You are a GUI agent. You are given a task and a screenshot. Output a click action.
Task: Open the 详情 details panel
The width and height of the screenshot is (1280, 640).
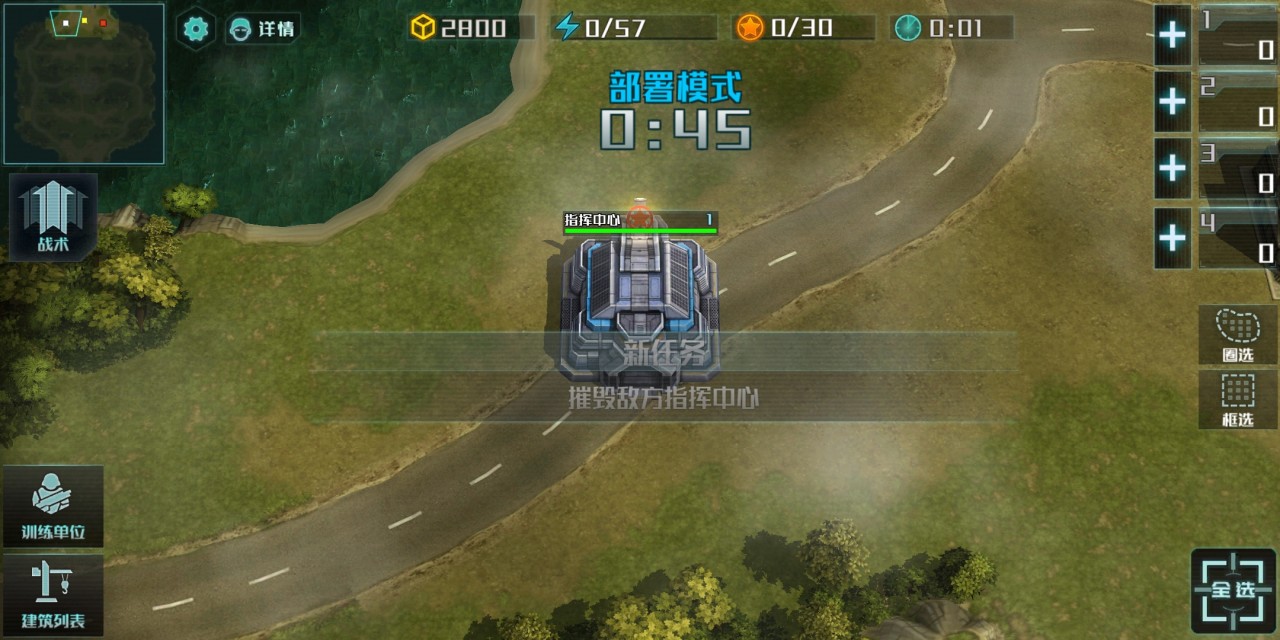tap(262, 29)
